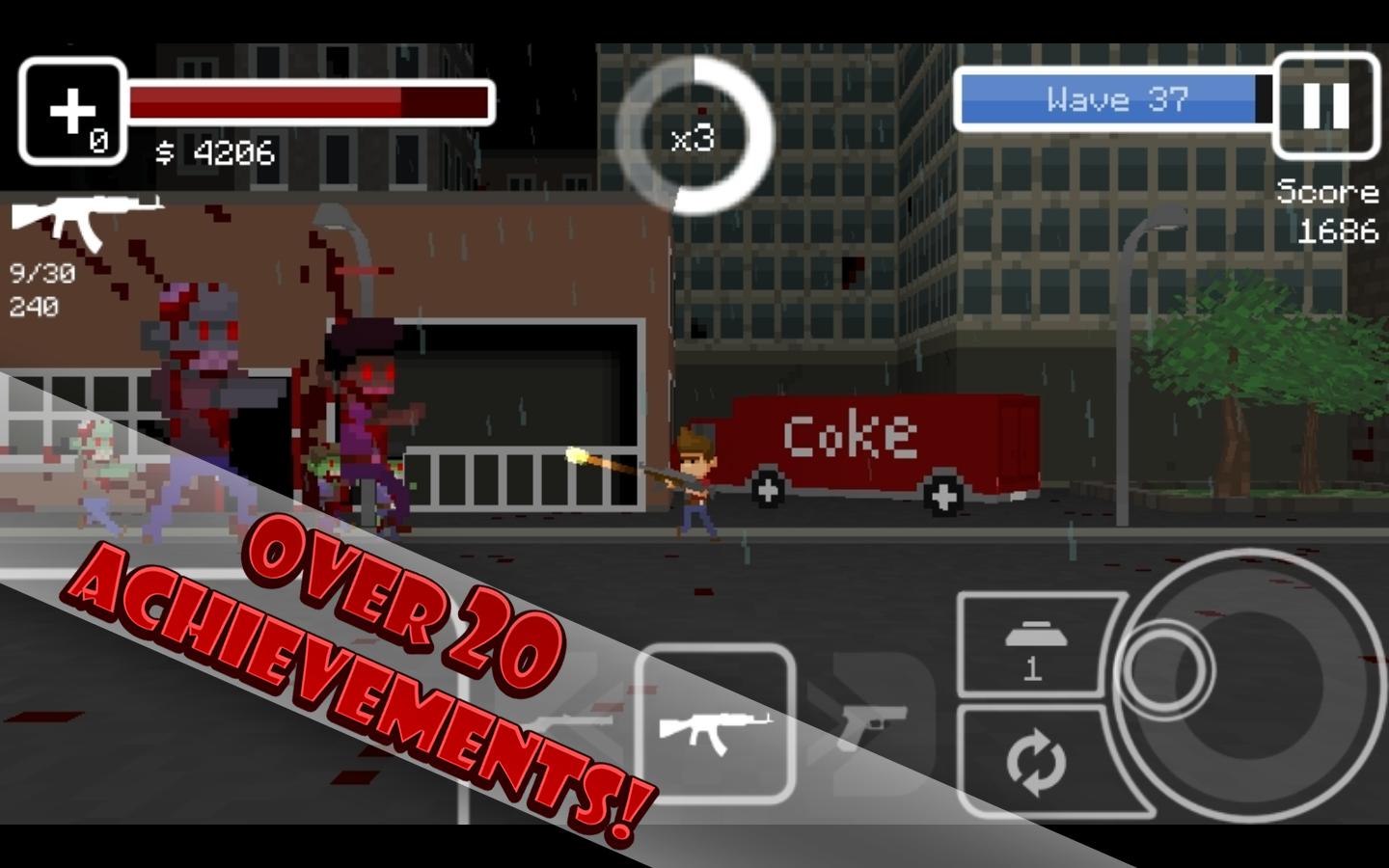Tap the player character on the street
The image size is (1389, 868).
[696, 482]
